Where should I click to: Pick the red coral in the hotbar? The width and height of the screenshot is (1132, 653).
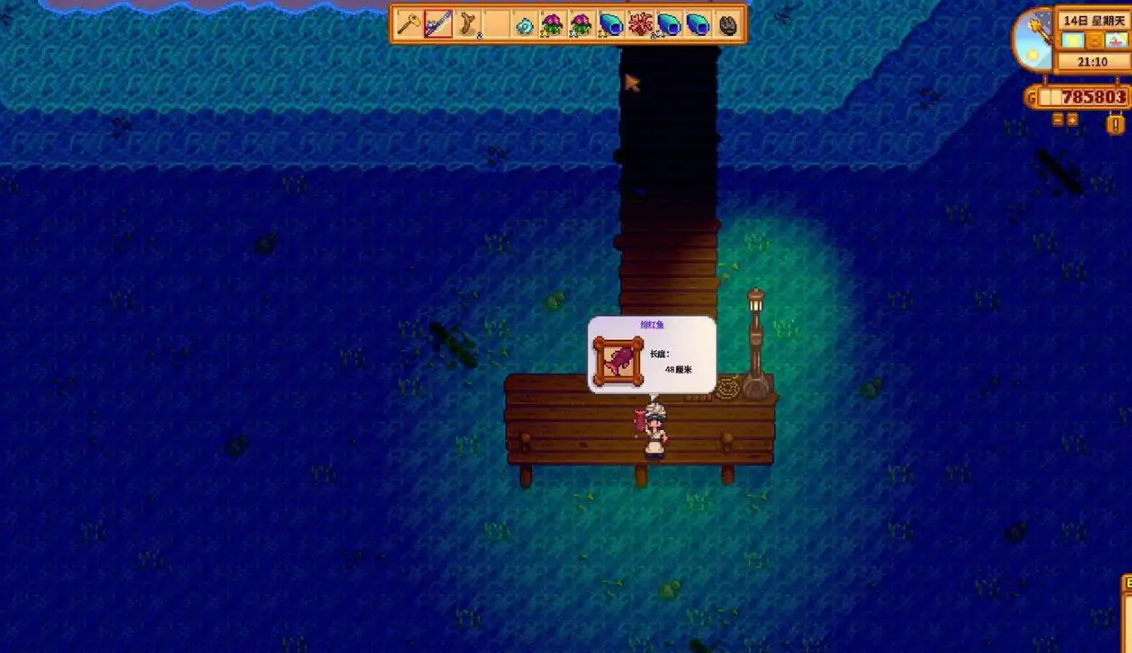(x=640, y=24)
